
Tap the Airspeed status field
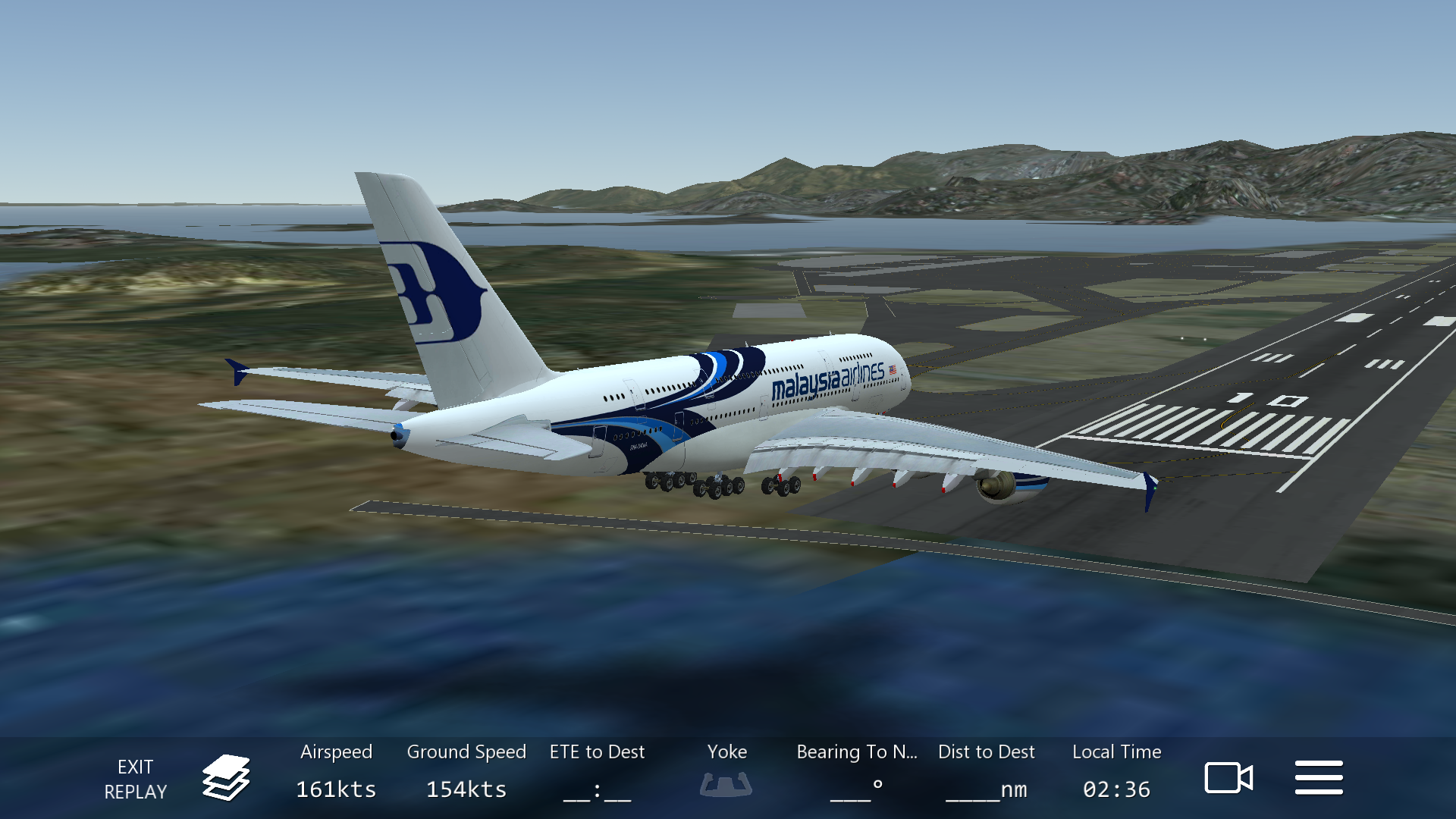(x=336, y=772)
